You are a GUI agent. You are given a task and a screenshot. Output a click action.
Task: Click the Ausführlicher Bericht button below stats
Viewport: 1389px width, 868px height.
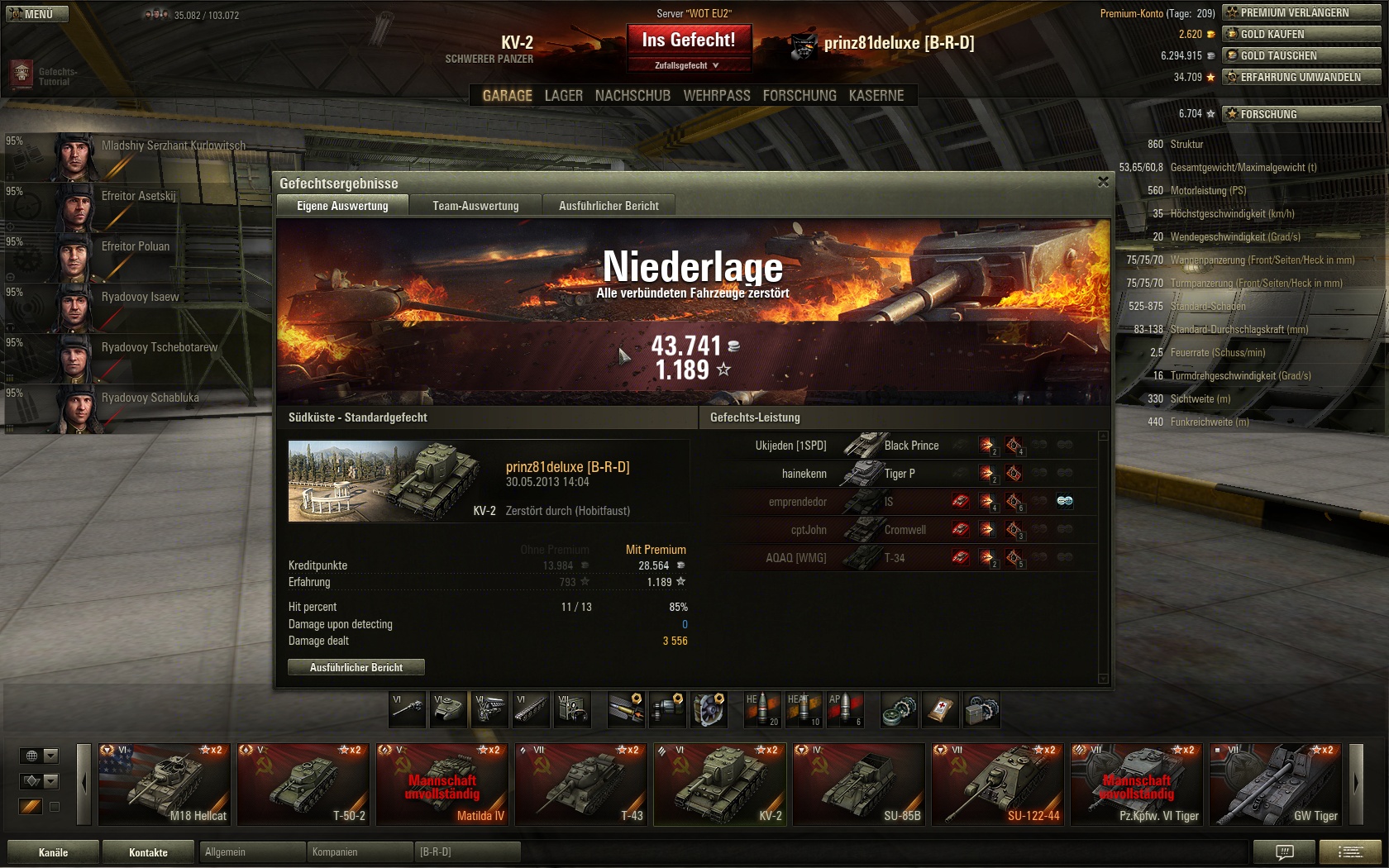tap(356, 667)
